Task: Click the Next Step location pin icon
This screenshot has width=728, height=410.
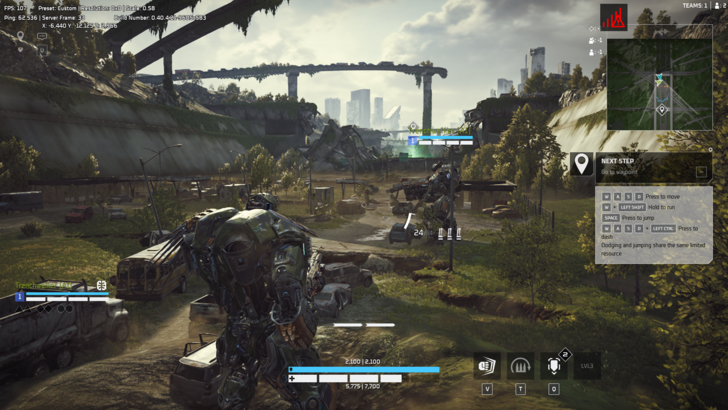Action: (x=581, y=164)
